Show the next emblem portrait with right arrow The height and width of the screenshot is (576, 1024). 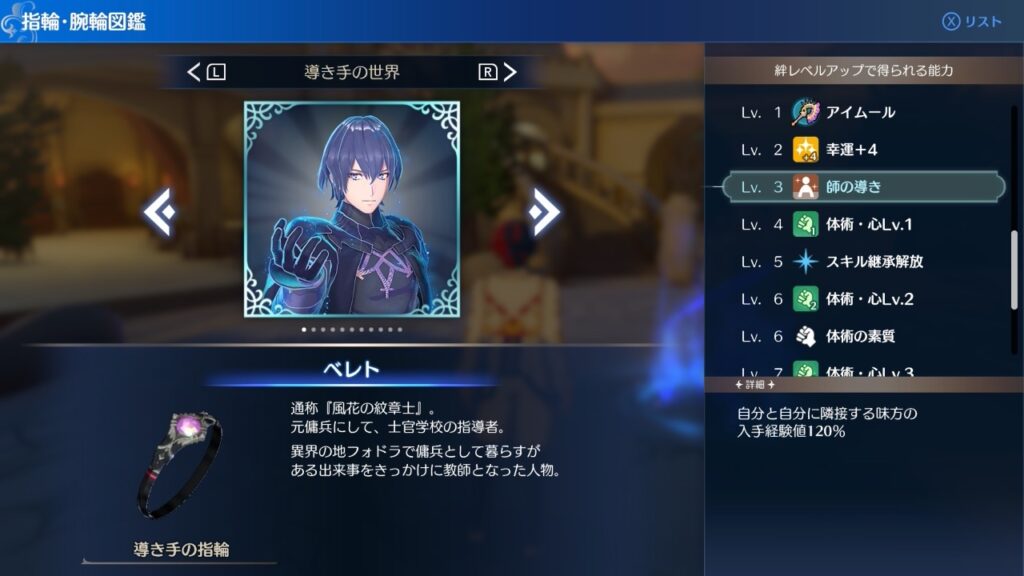pyautogui.click(x=544, y=211)
